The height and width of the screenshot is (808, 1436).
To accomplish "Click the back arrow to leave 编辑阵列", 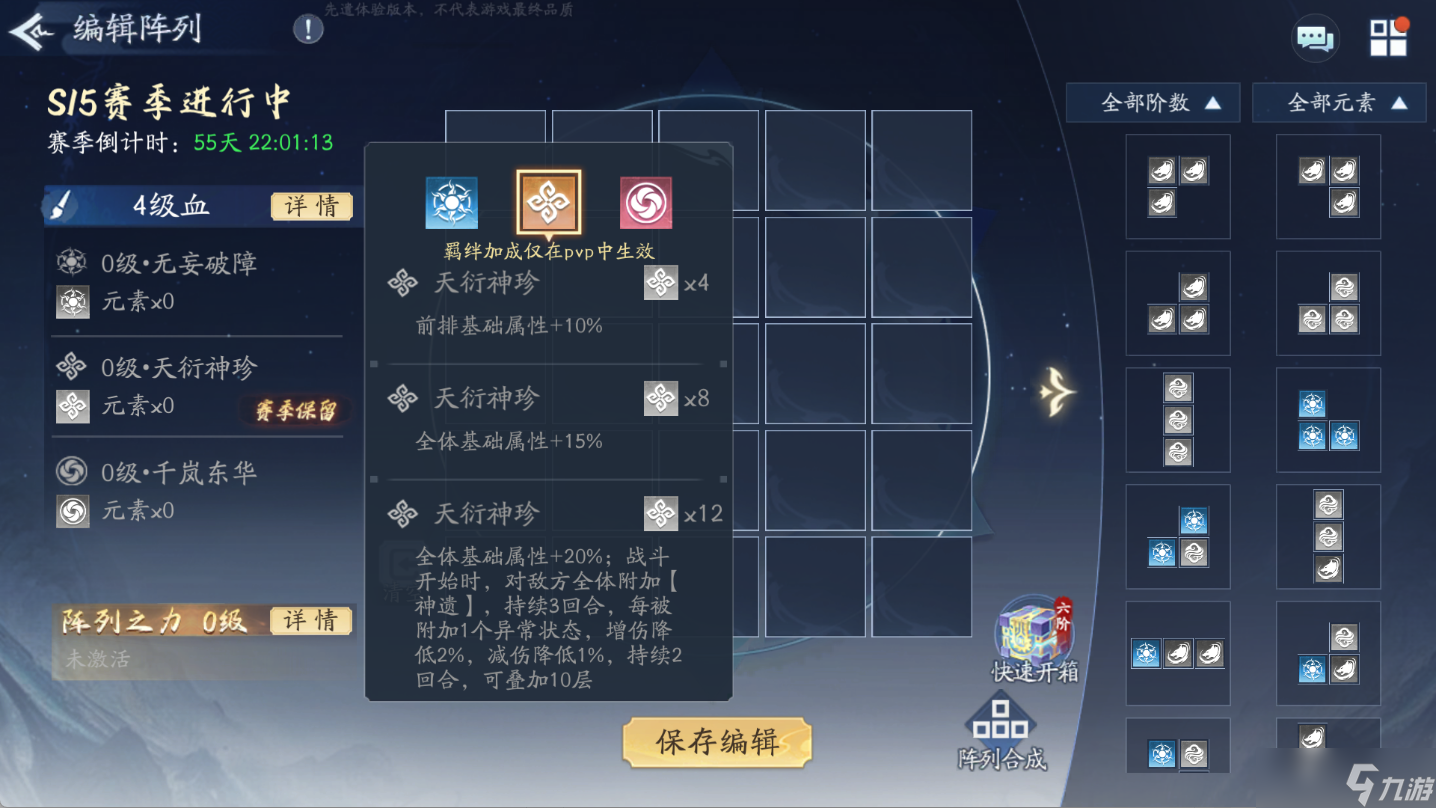I will click(32, 29).
